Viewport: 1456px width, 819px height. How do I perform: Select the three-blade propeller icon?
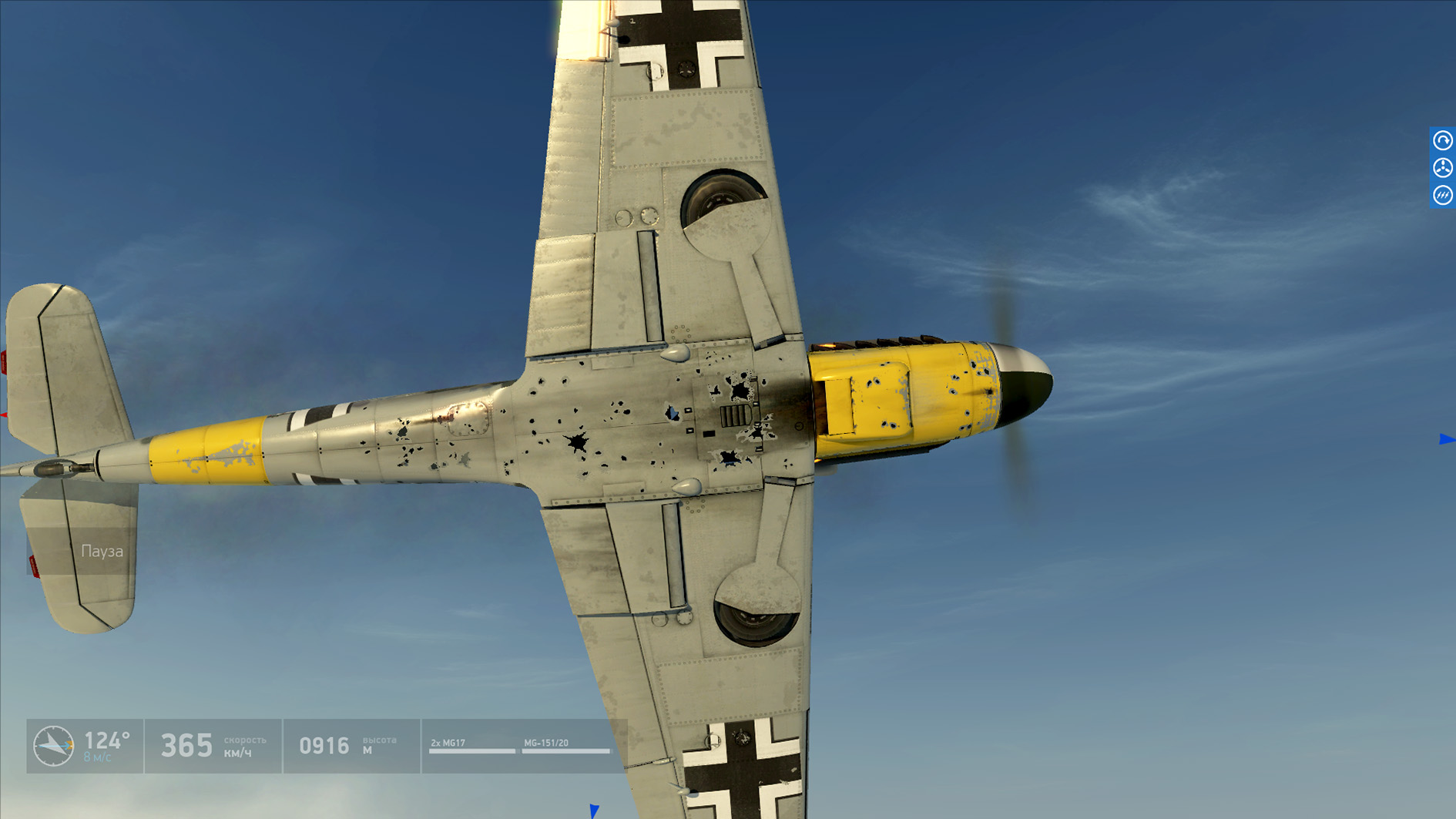click(x=1442, y=168)
